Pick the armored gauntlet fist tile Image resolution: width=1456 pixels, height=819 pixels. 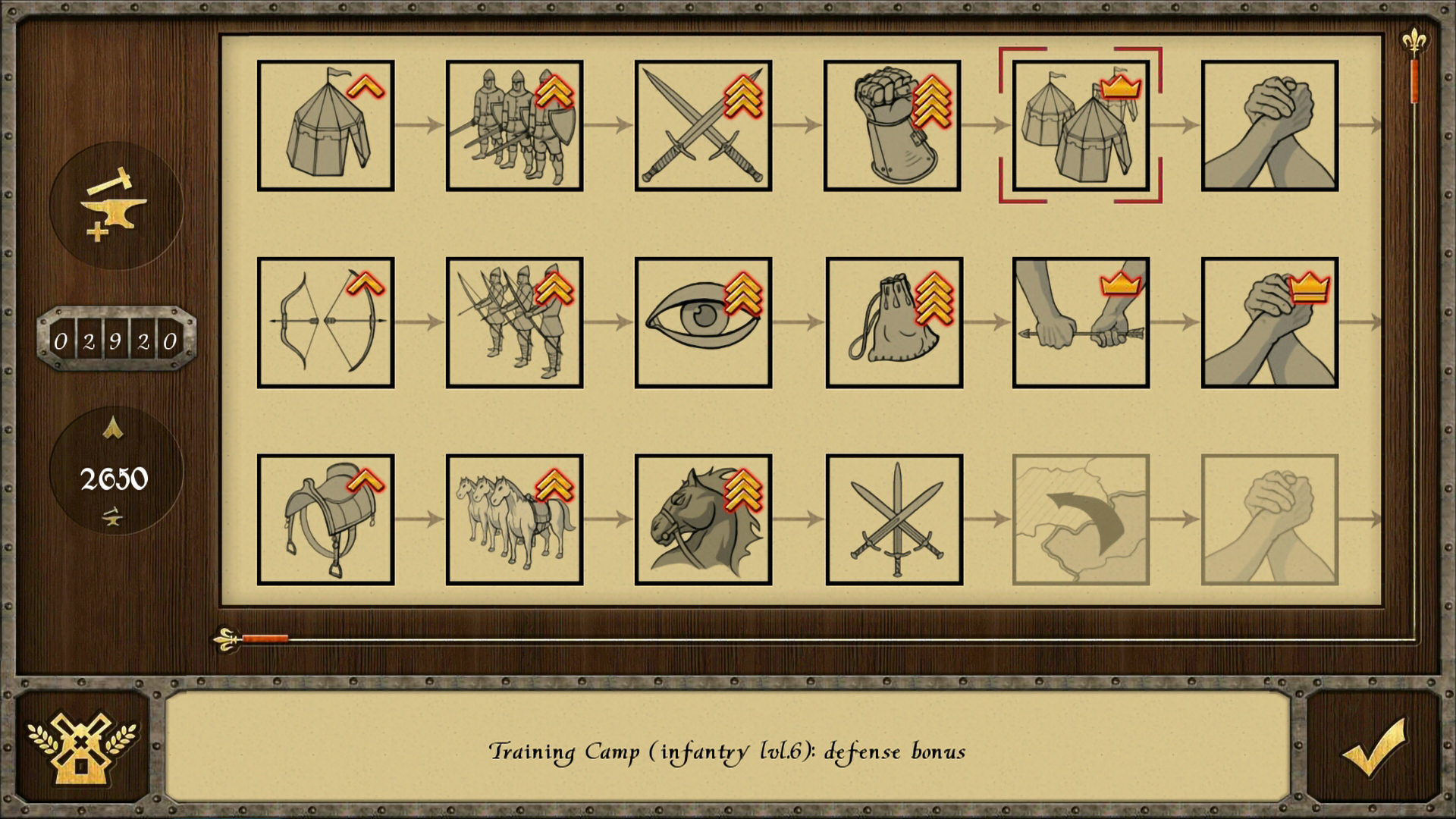892,126
